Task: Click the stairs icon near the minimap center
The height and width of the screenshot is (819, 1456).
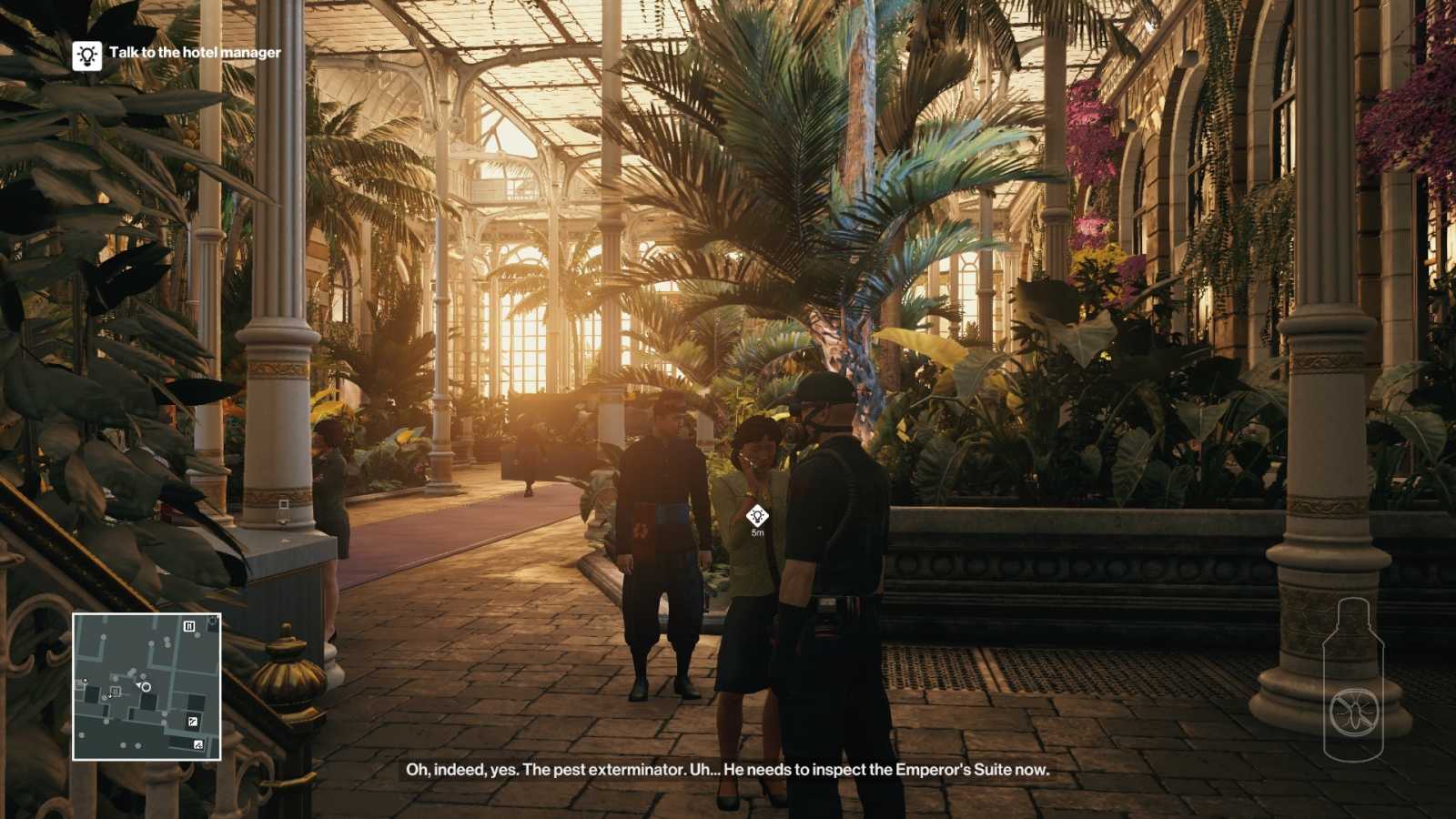Action: pyautogui.click(x=115, y=691)
